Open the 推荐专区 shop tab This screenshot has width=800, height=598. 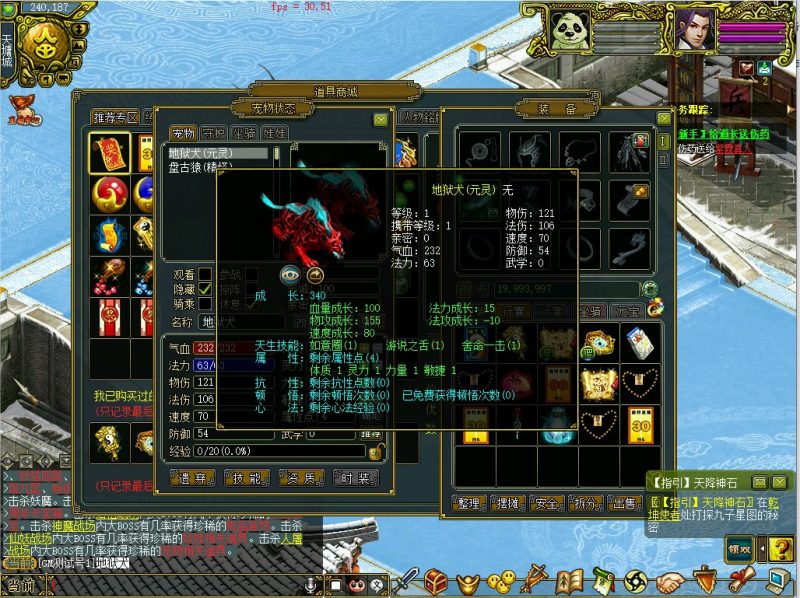[116, 118]
